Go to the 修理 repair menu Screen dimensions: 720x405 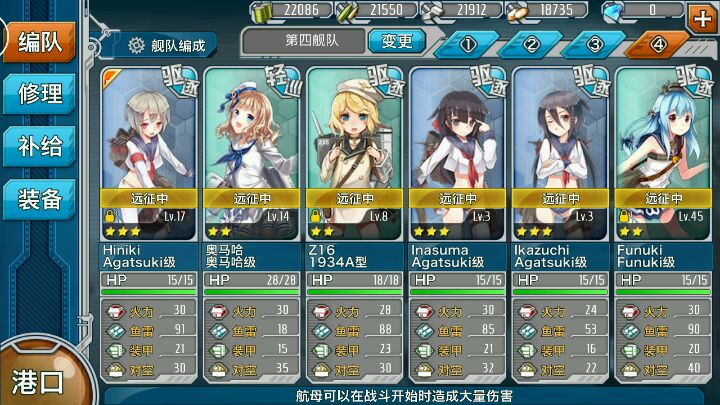point(40,94)
